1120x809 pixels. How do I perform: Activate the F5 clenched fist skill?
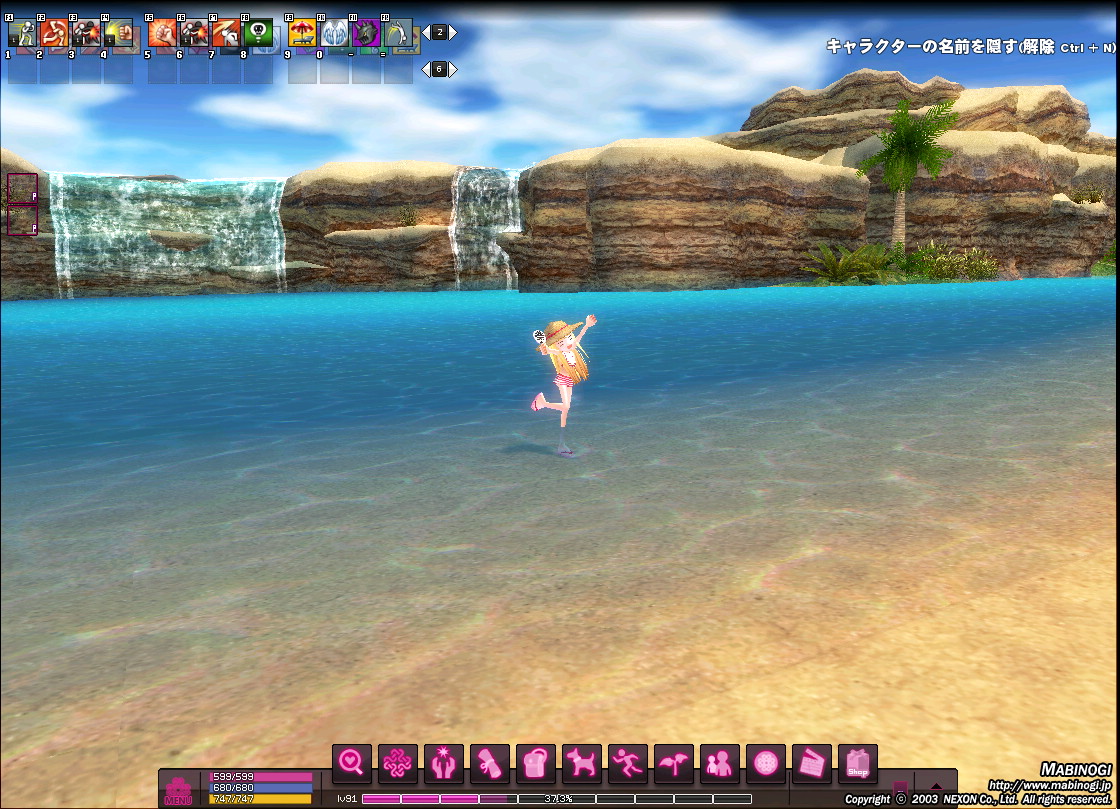(x=161, y=34)
